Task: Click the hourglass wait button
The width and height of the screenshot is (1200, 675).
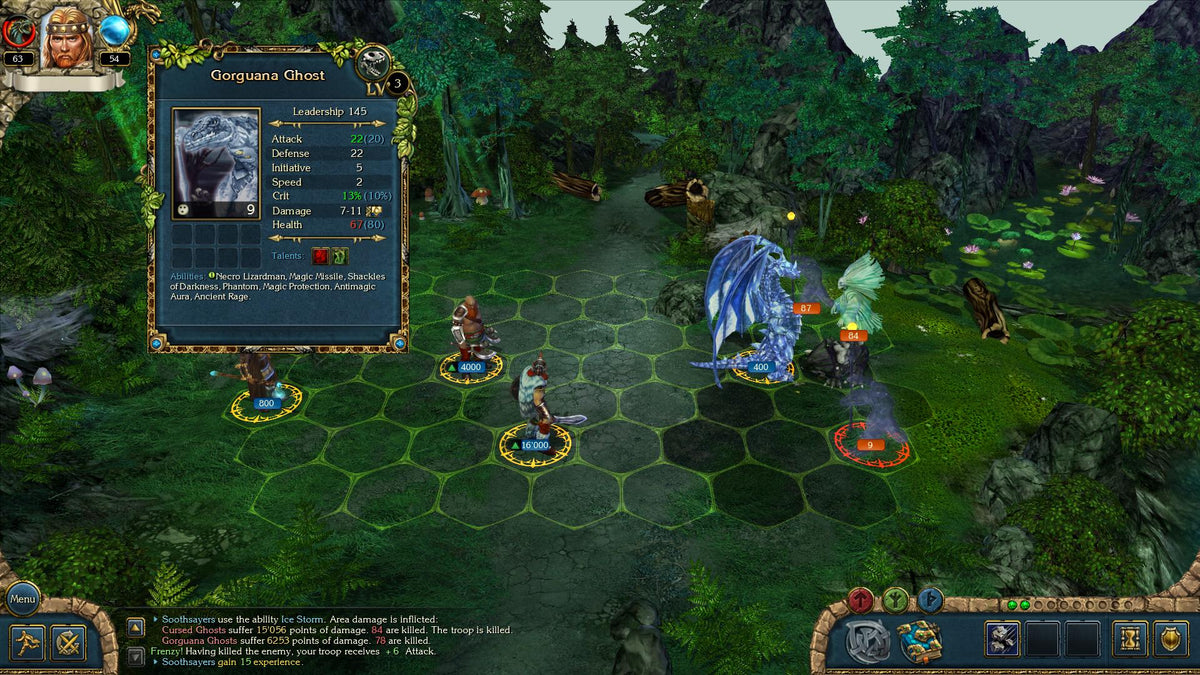Action: click(1132, 639)
